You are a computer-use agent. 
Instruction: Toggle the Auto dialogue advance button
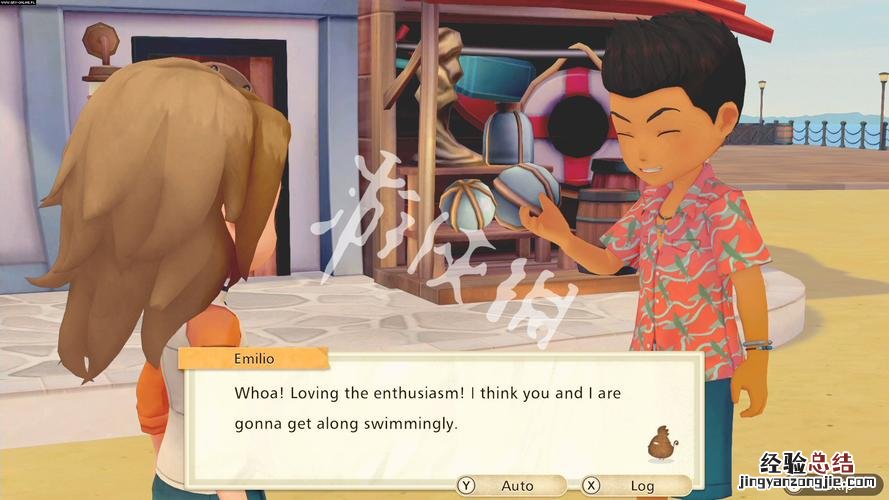pos(506,486)
